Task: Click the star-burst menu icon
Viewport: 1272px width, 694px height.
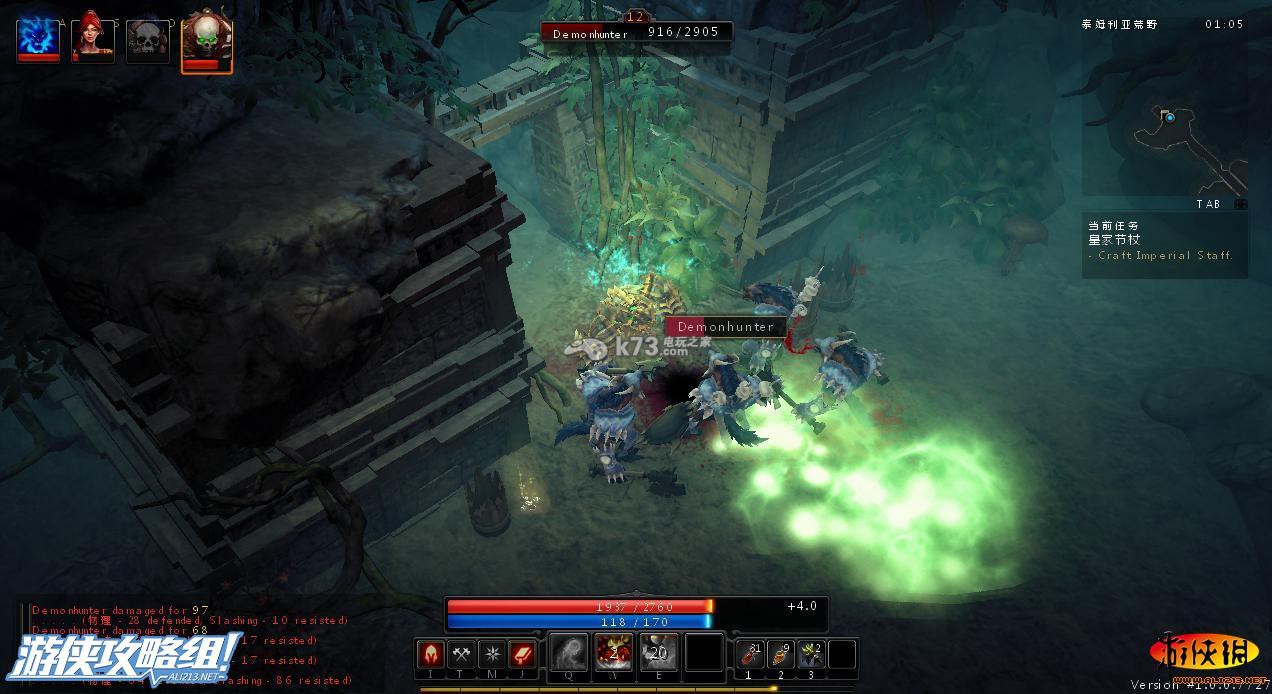Action: point(492,654)
